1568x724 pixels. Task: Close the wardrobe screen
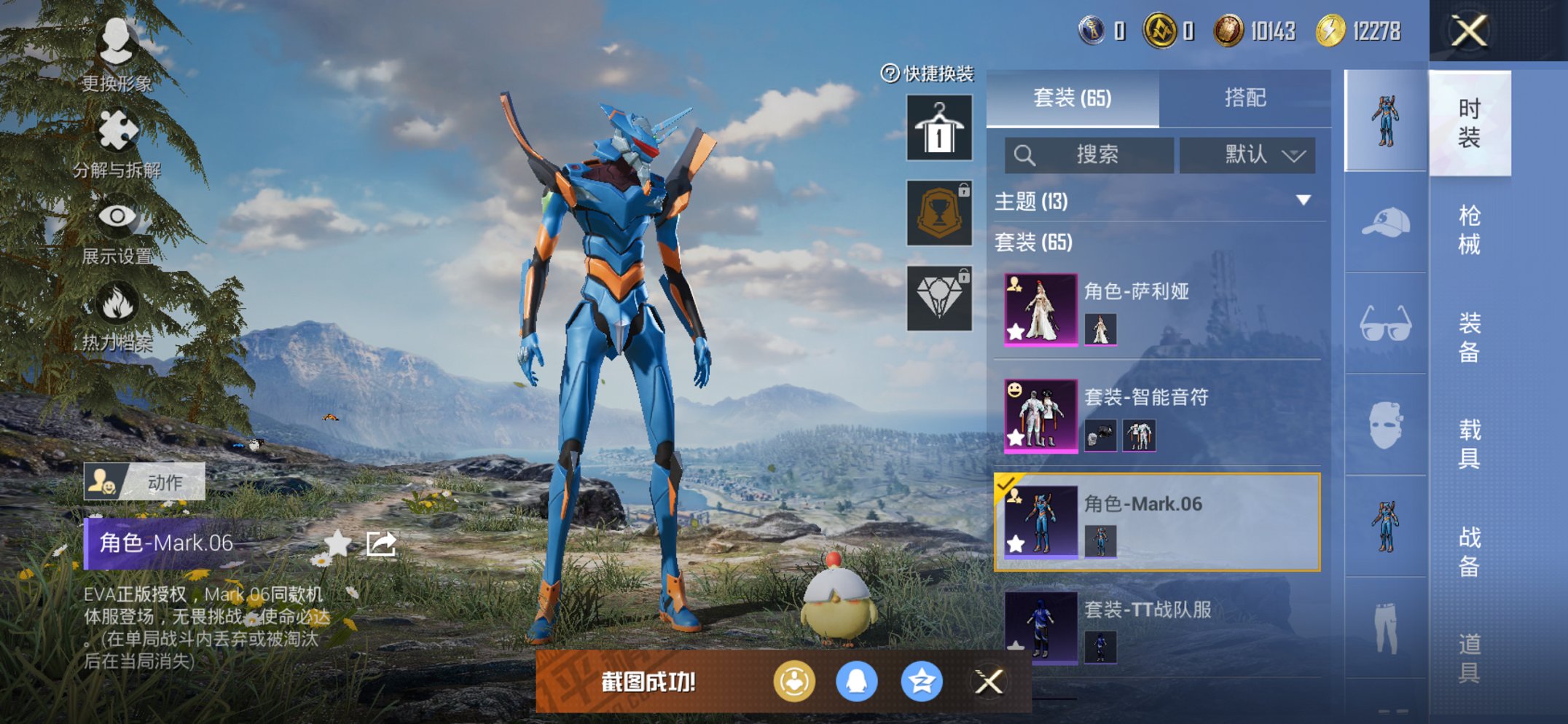1469,31
